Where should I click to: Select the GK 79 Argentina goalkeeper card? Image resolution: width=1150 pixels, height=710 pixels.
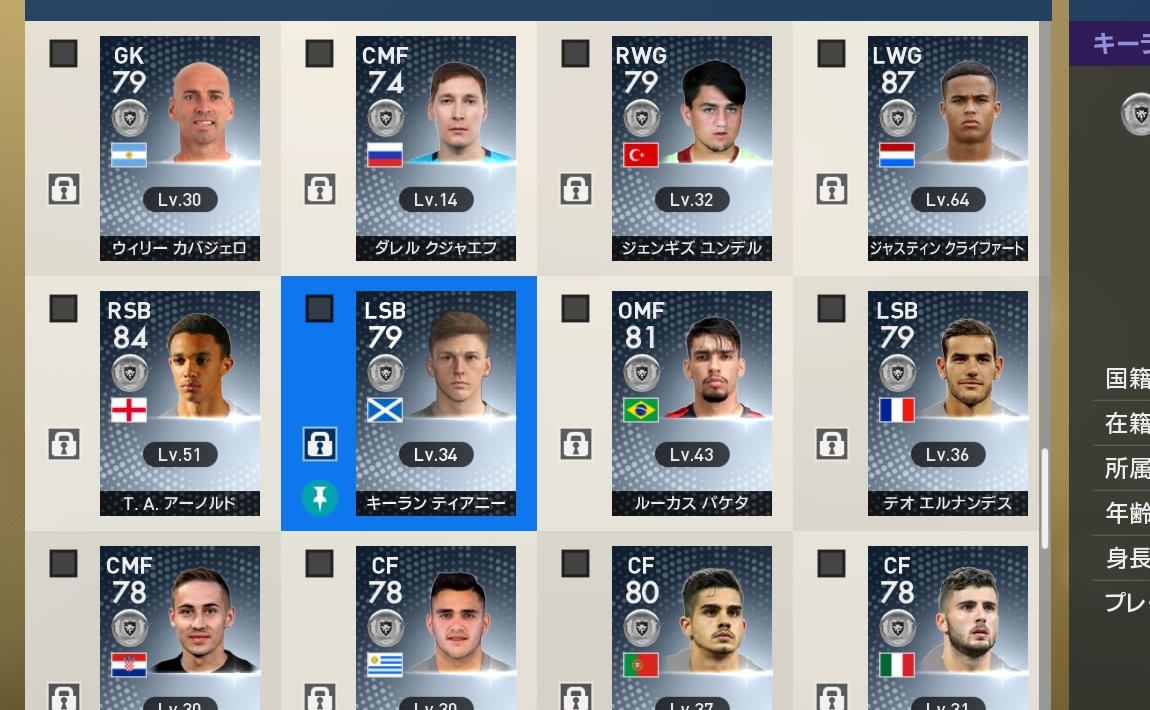point(180,148)
